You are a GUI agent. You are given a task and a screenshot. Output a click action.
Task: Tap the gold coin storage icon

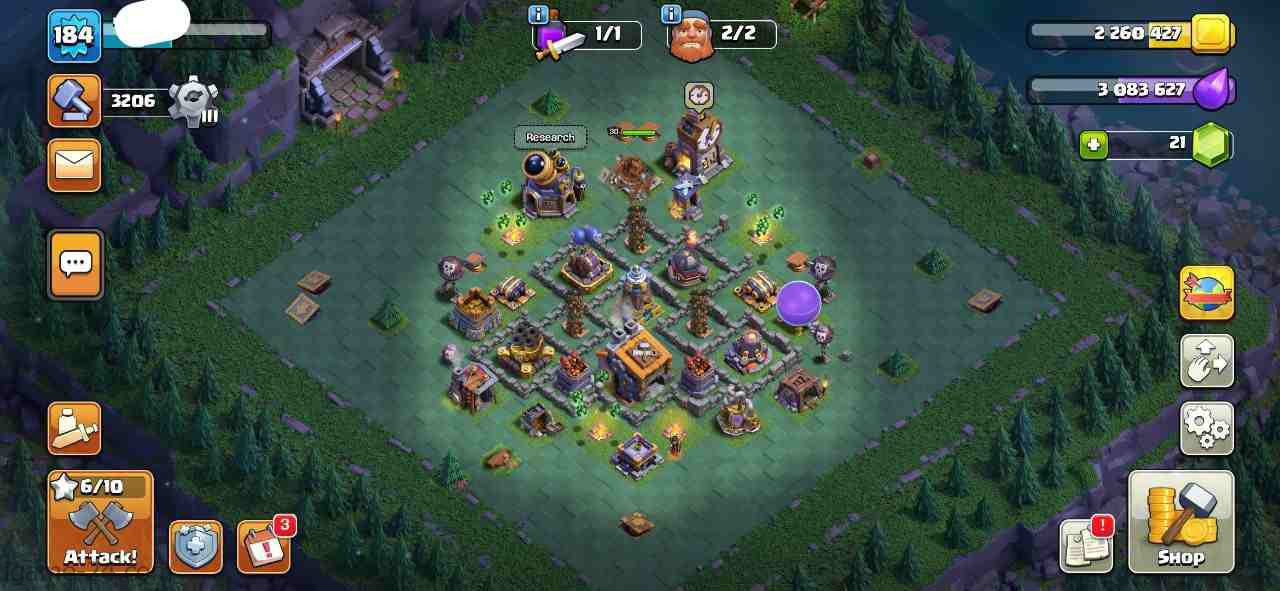(x=1211, y=34)
